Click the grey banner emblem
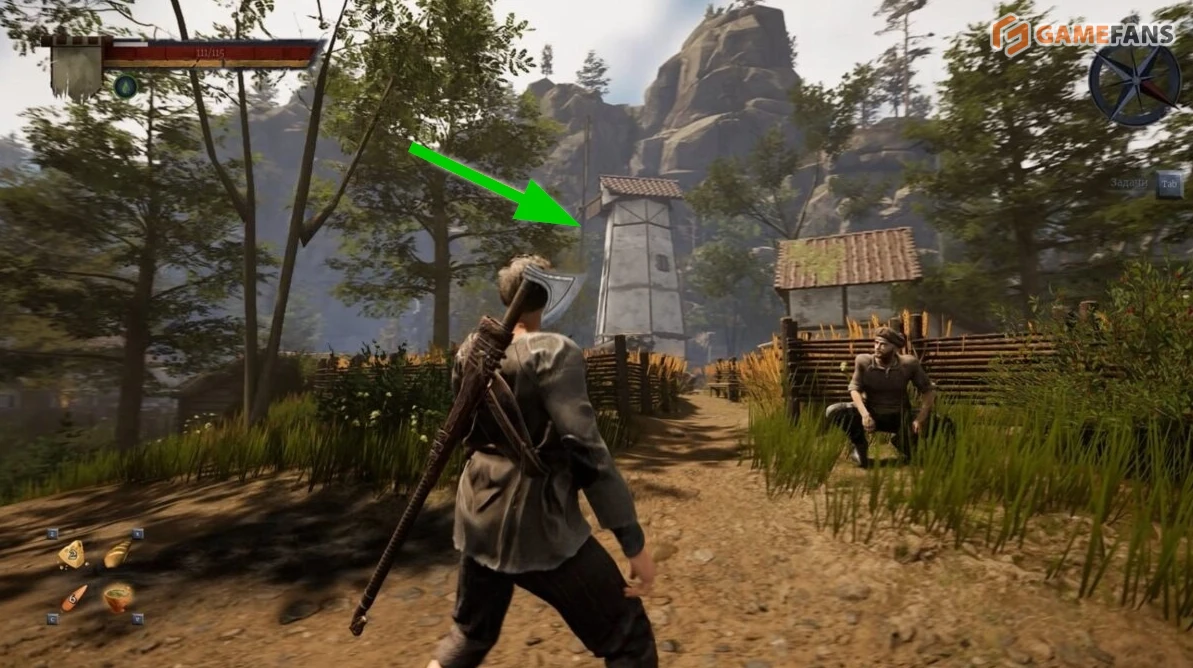1193x668 pixels. pyautogui.click(x=77, y=66)
